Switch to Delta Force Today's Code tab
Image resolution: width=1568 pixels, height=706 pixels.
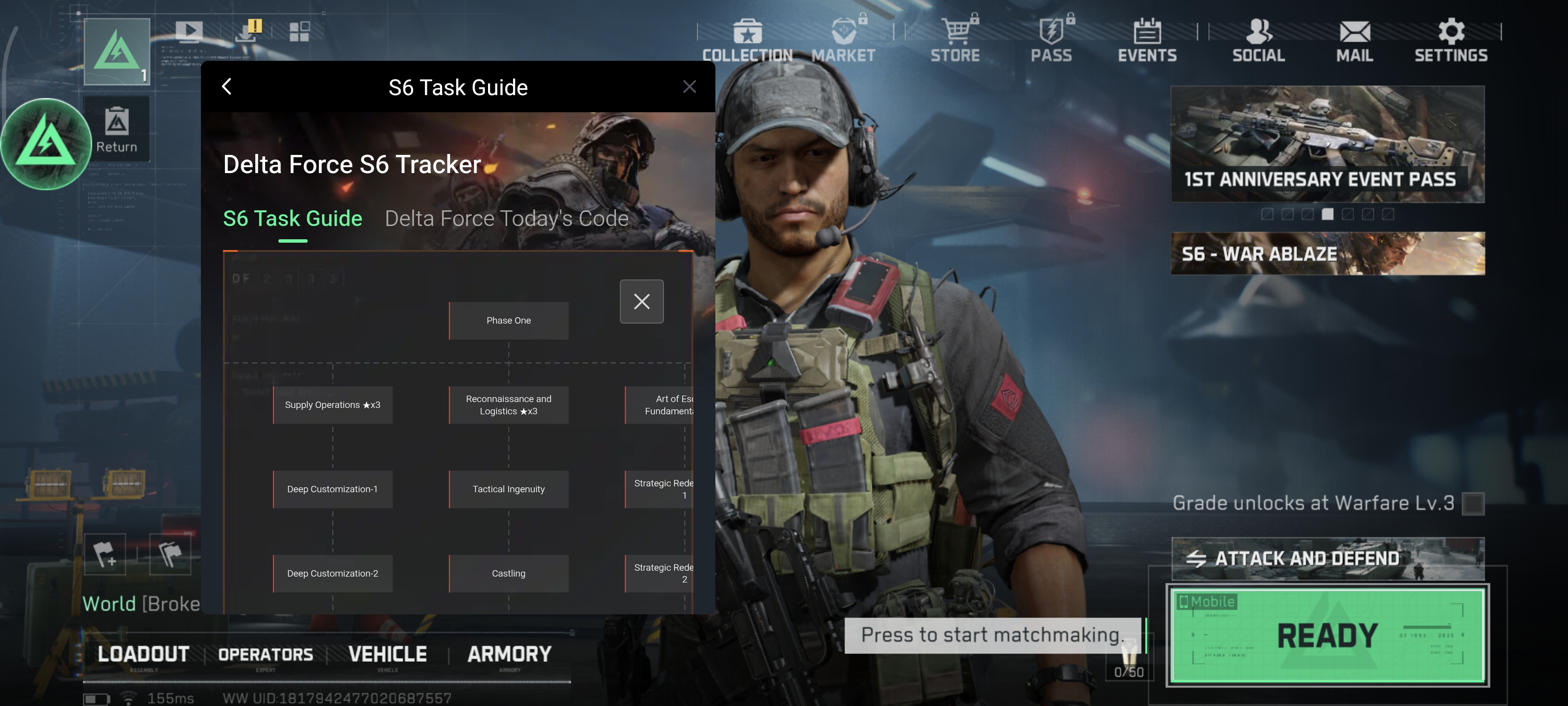(x=506, y=218)
